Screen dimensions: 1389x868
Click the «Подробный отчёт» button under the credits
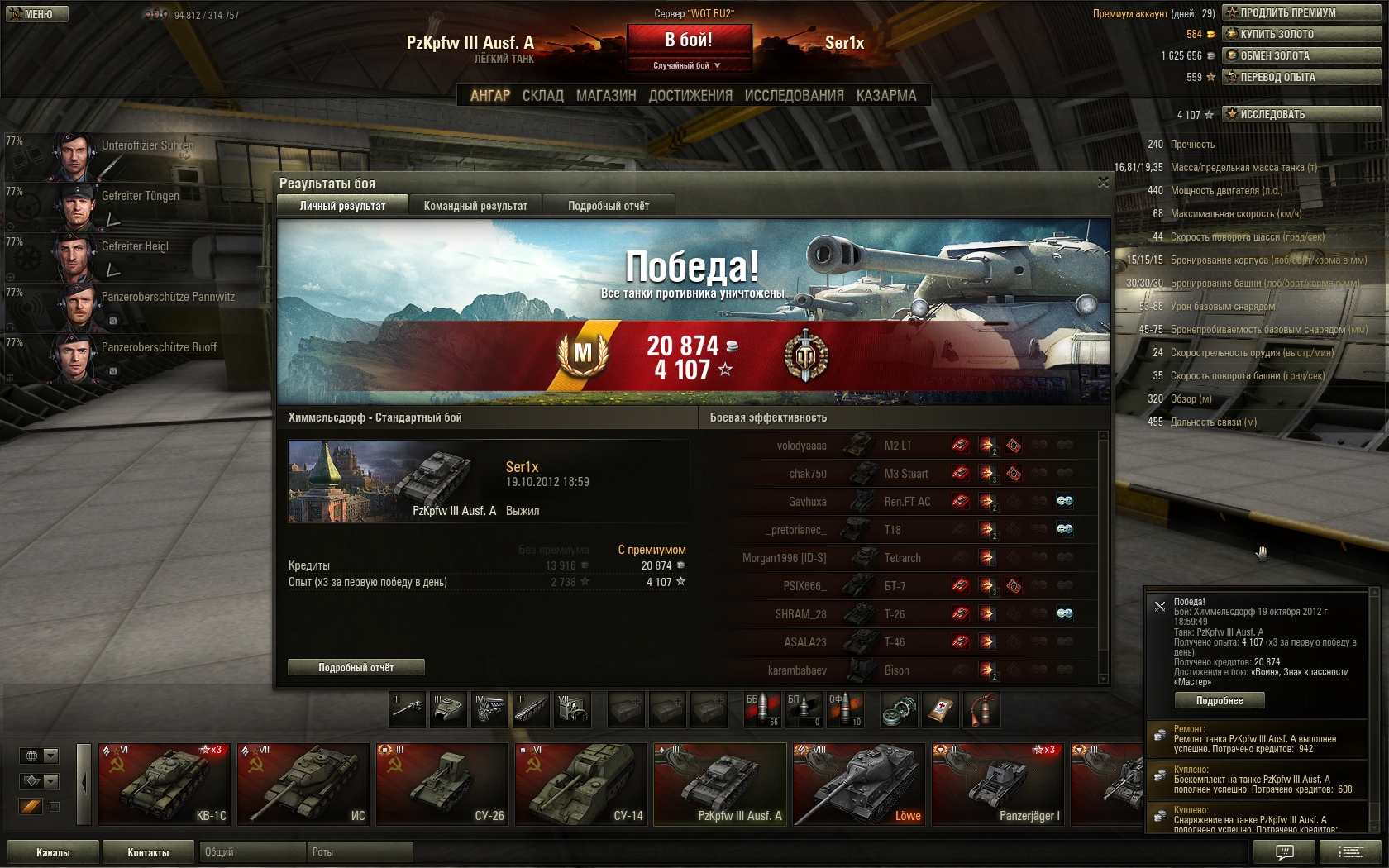click(356, 667)
